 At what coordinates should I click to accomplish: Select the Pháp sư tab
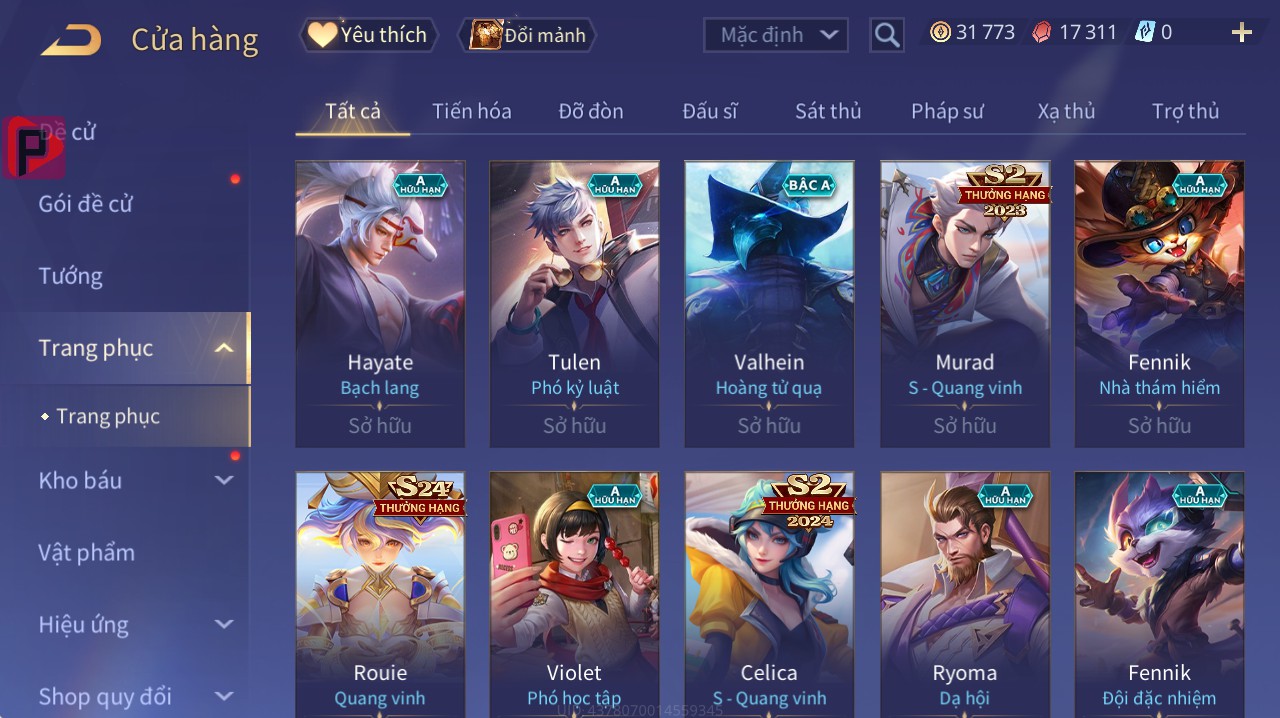947,111
